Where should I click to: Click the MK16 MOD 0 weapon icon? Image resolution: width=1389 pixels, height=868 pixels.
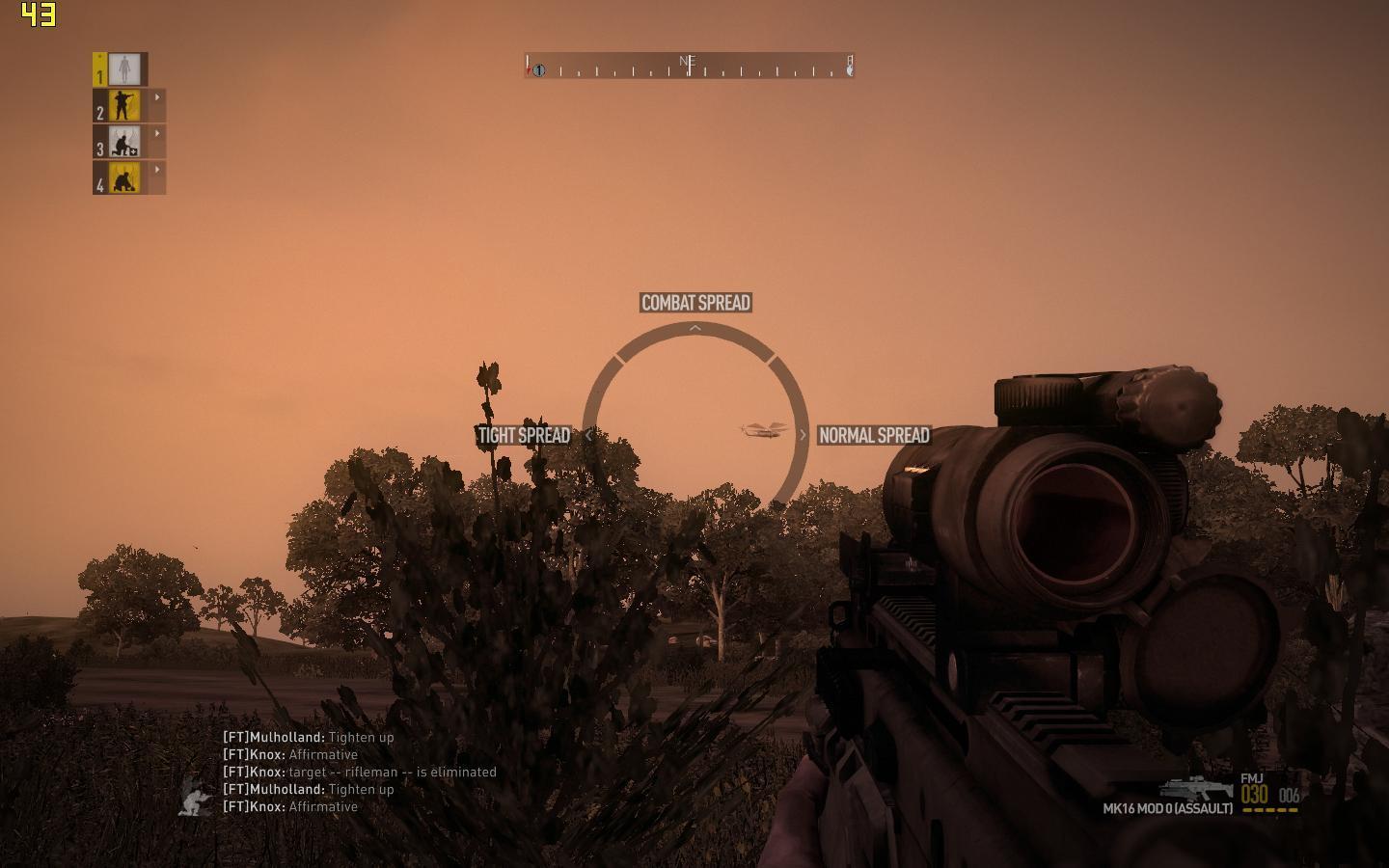tap(1196, 788)
